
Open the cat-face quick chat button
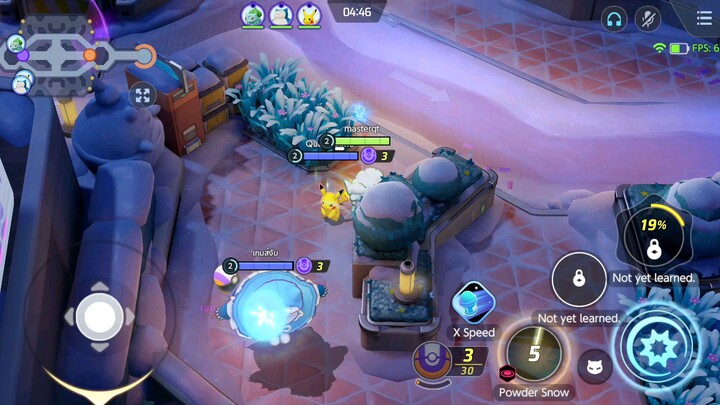click(x=595, y=366)
